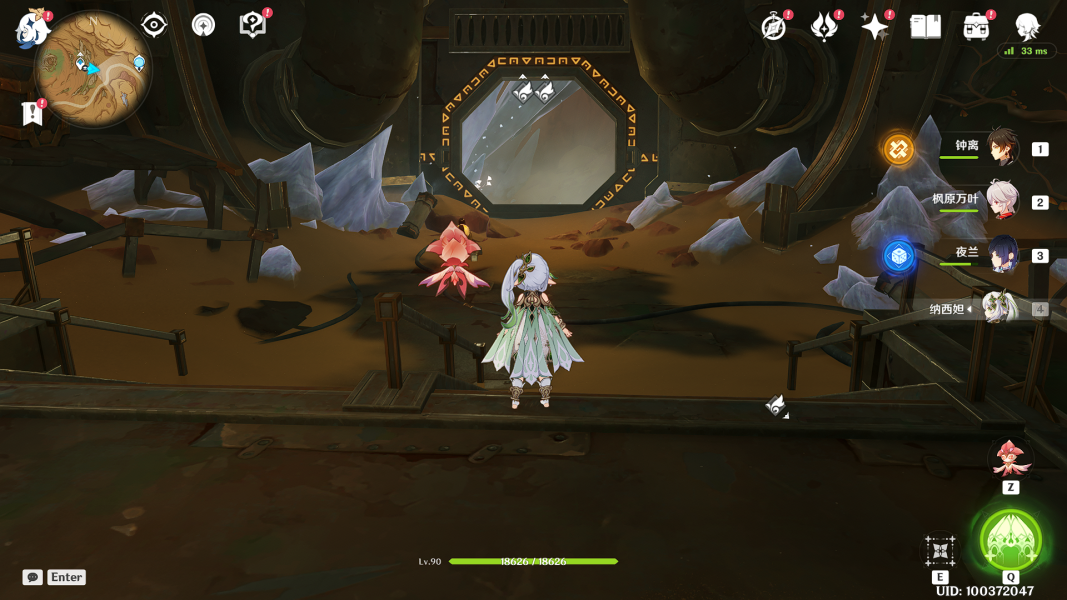The width and height of the screenshot is (1067, 600).
Task: Use the pink flower gadget icon
Action: coord(1010,459)
